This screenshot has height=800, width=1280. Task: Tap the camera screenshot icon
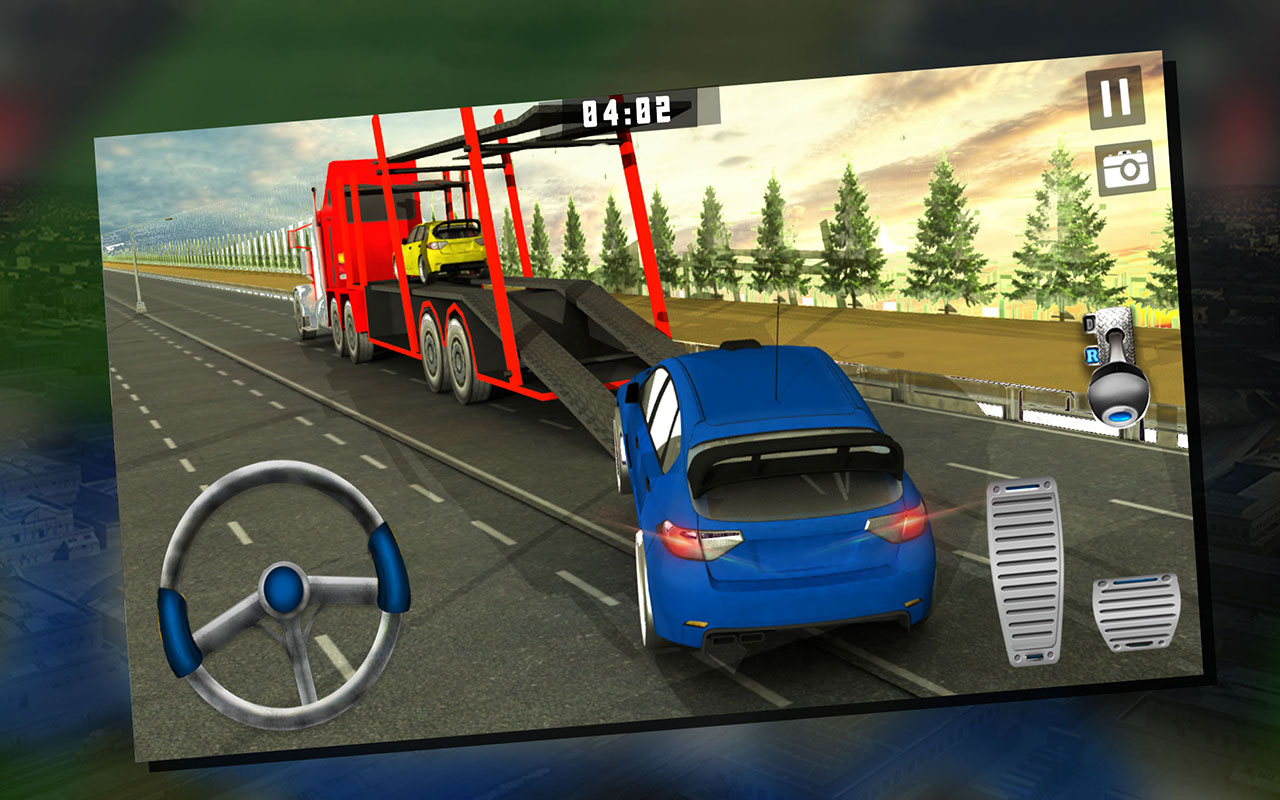(x=1125, y=170)
